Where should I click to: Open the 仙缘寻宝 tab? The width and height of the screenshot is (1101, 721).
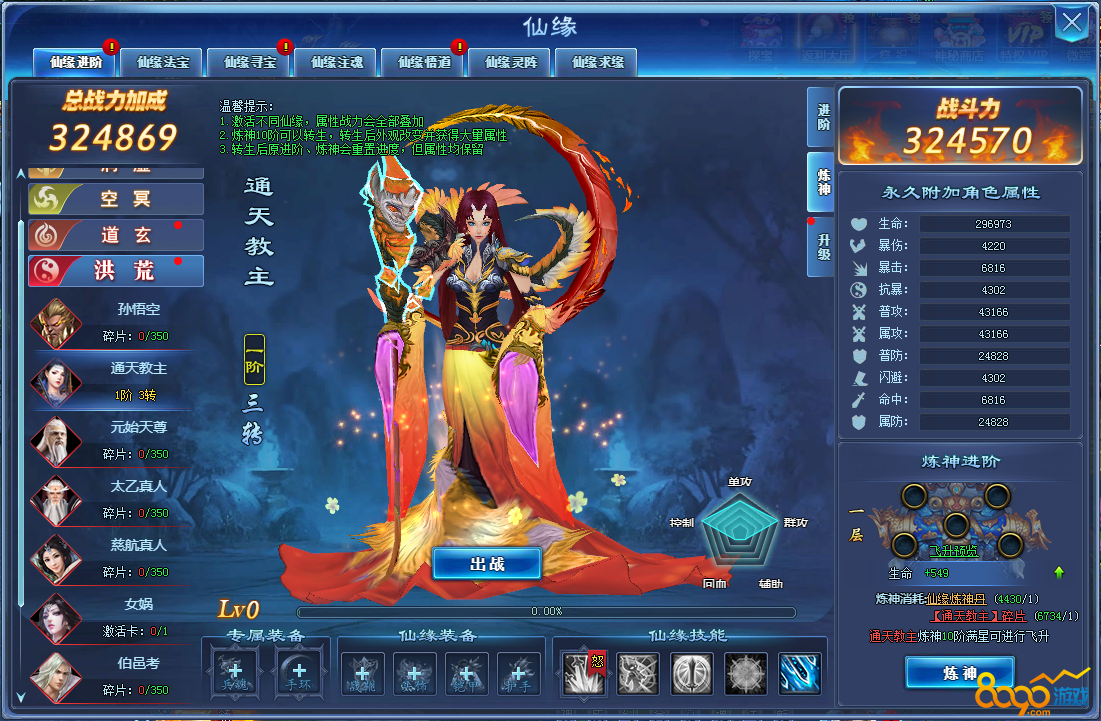[x=249, y=62]
